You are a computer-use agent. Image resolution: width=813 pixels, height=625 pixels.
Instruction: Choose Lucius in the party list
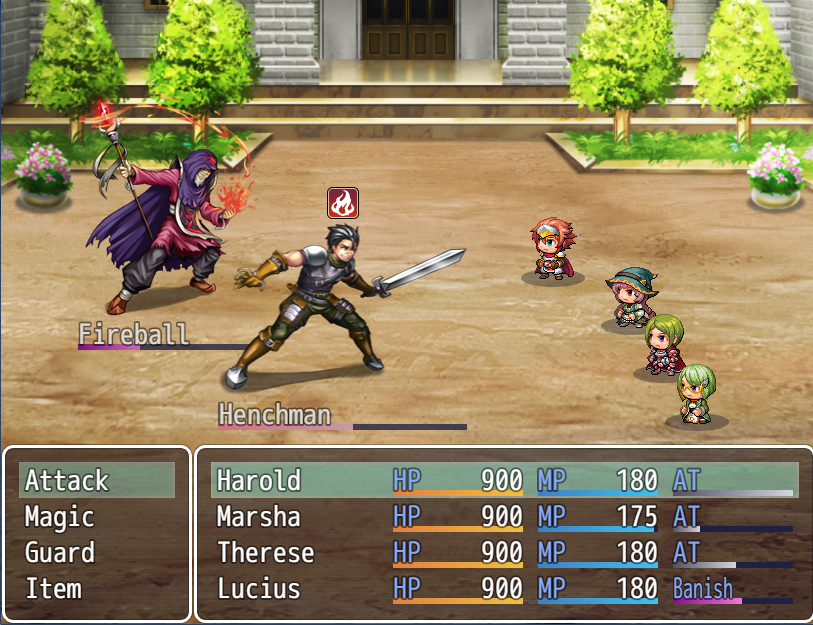[504, 589]
